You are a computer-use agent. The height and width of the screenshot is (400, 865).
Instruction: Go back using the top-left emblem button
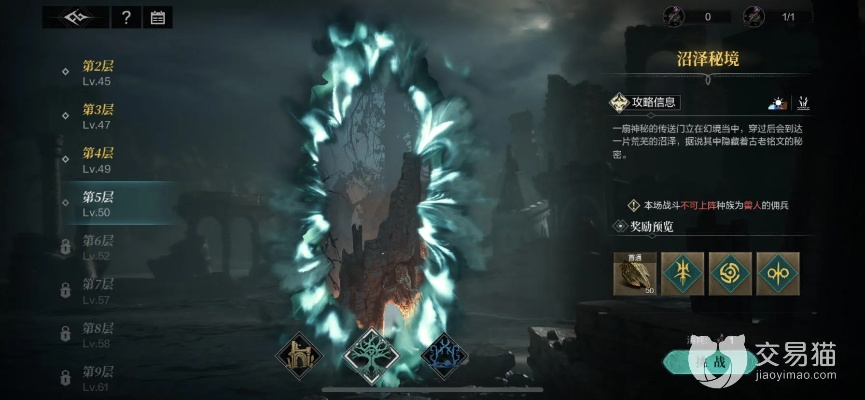coord(77,17)
